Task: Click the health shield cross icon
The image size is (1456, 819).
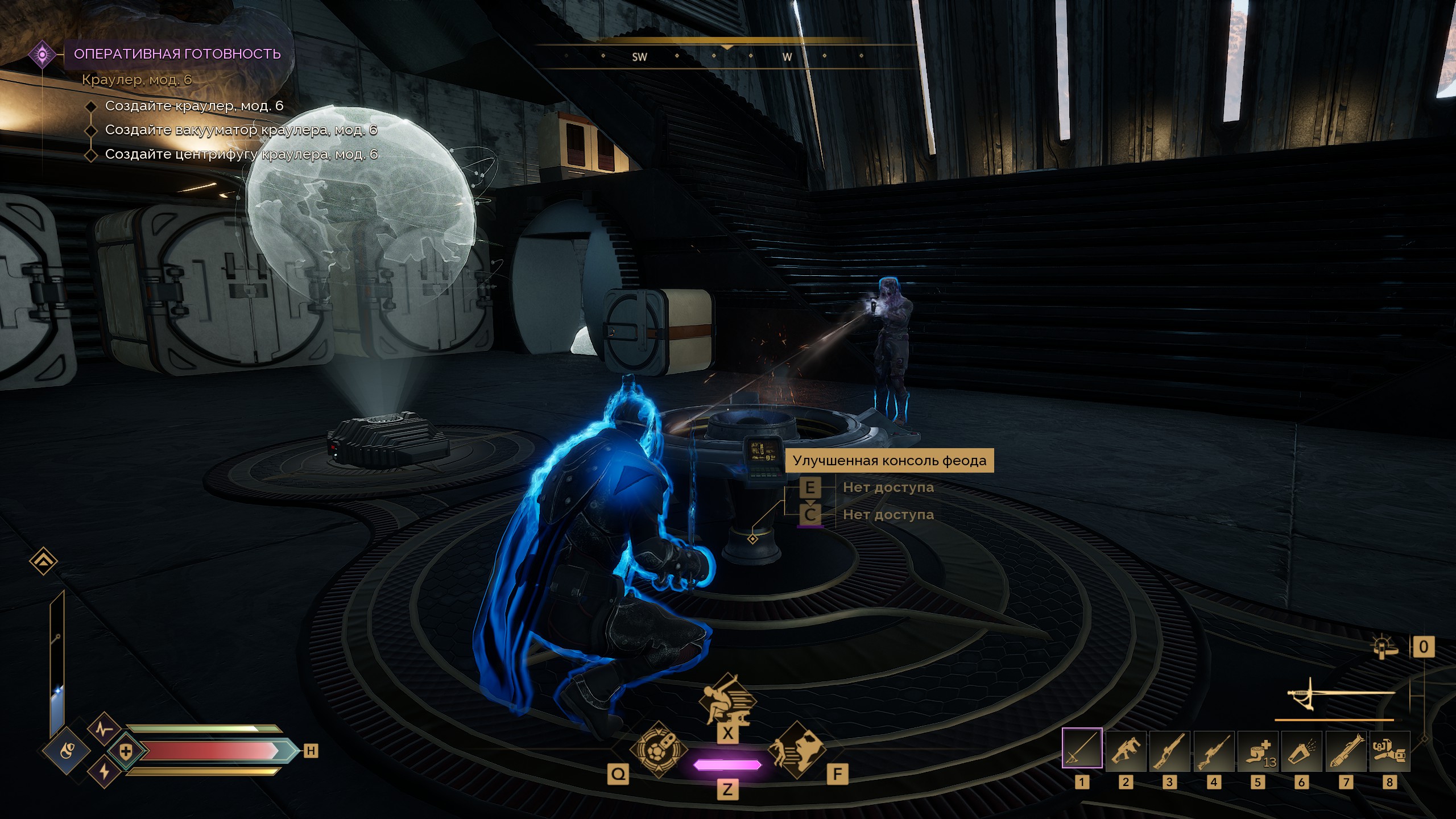Action: [x=126, y=751]
